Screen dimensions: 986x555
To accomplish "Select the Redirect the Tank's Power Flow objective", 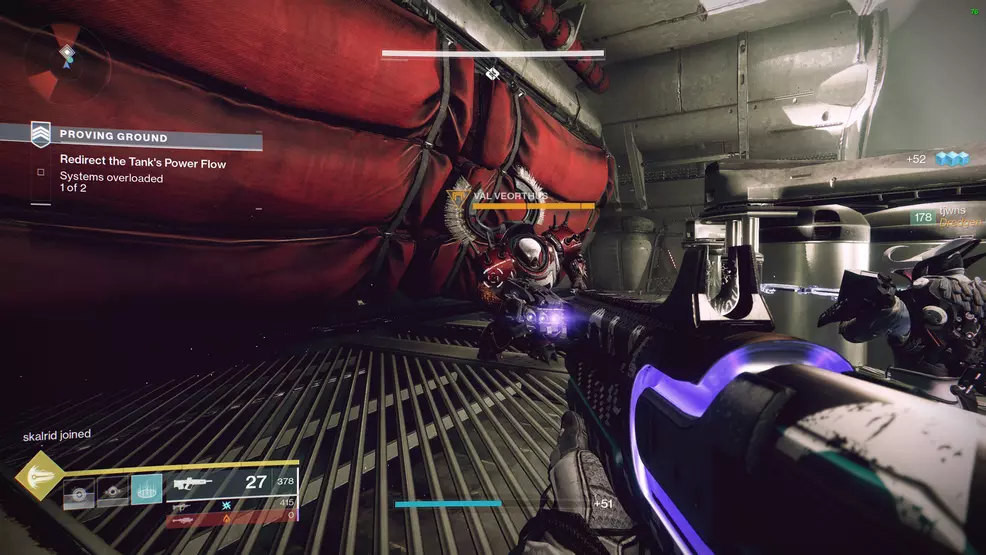I will 142,161.
